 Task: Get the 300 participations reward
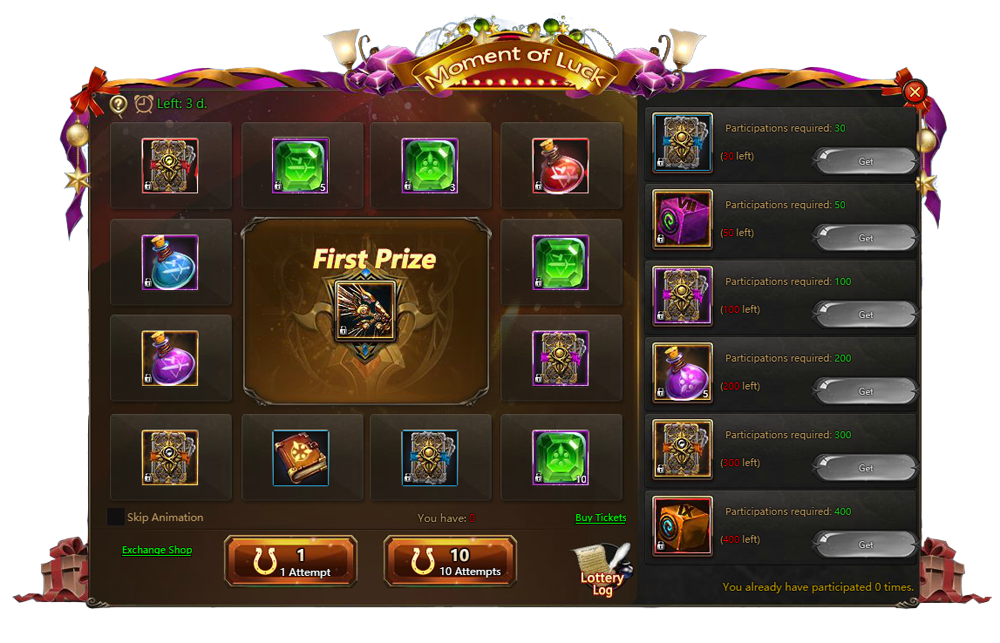(866, 468)
